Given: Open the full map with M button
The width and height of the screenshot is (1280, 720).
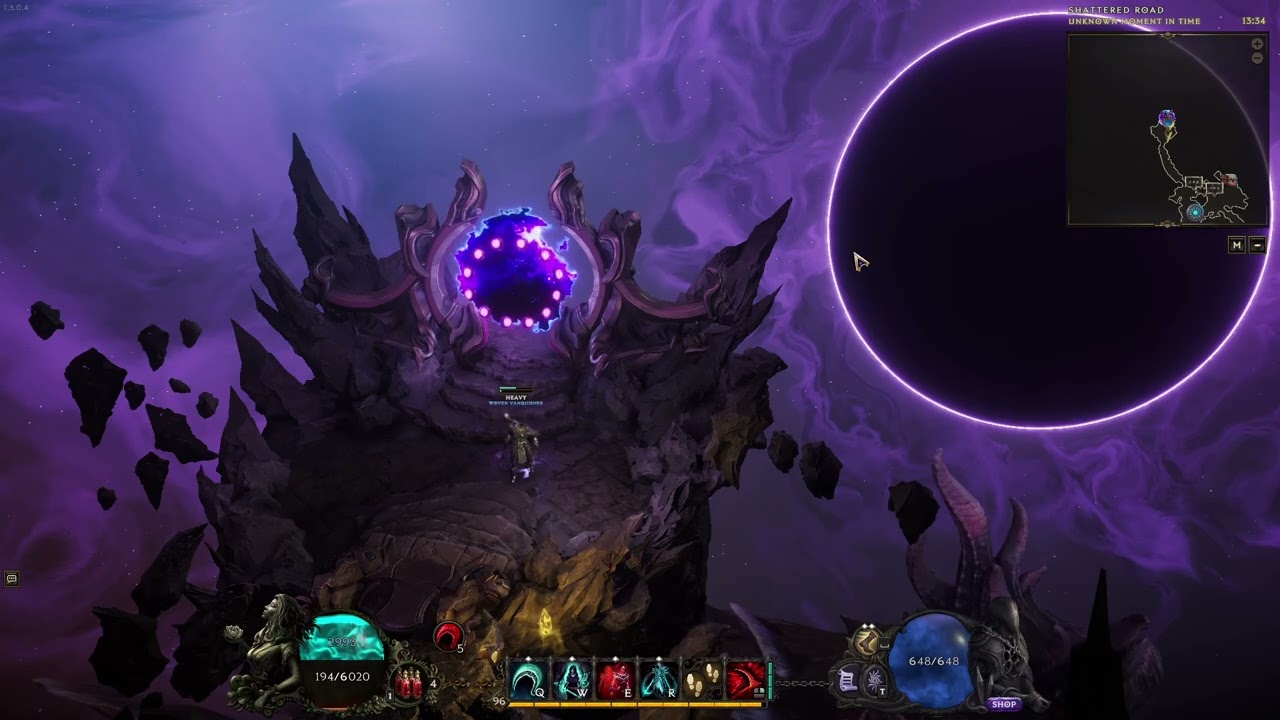Looking at the screenshot, I should [x=1237, y=245].
